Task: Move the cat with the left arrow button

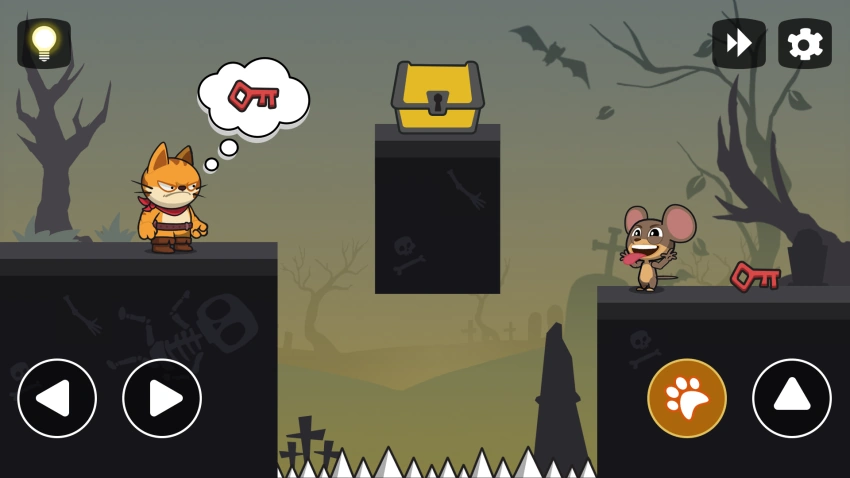Action: [57, 398]
